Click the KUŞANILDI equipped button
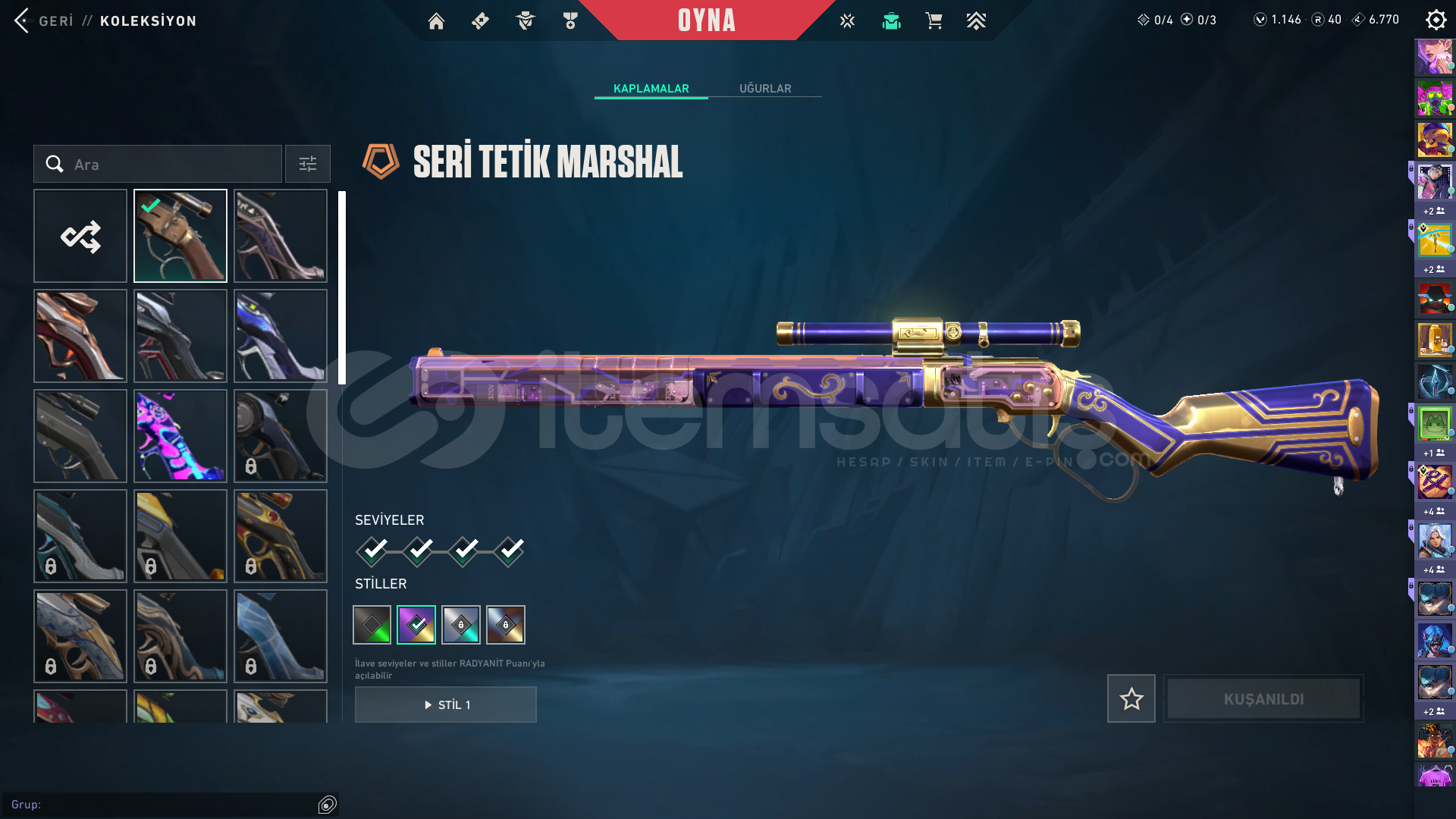1456x819 pixels. 1263,698
